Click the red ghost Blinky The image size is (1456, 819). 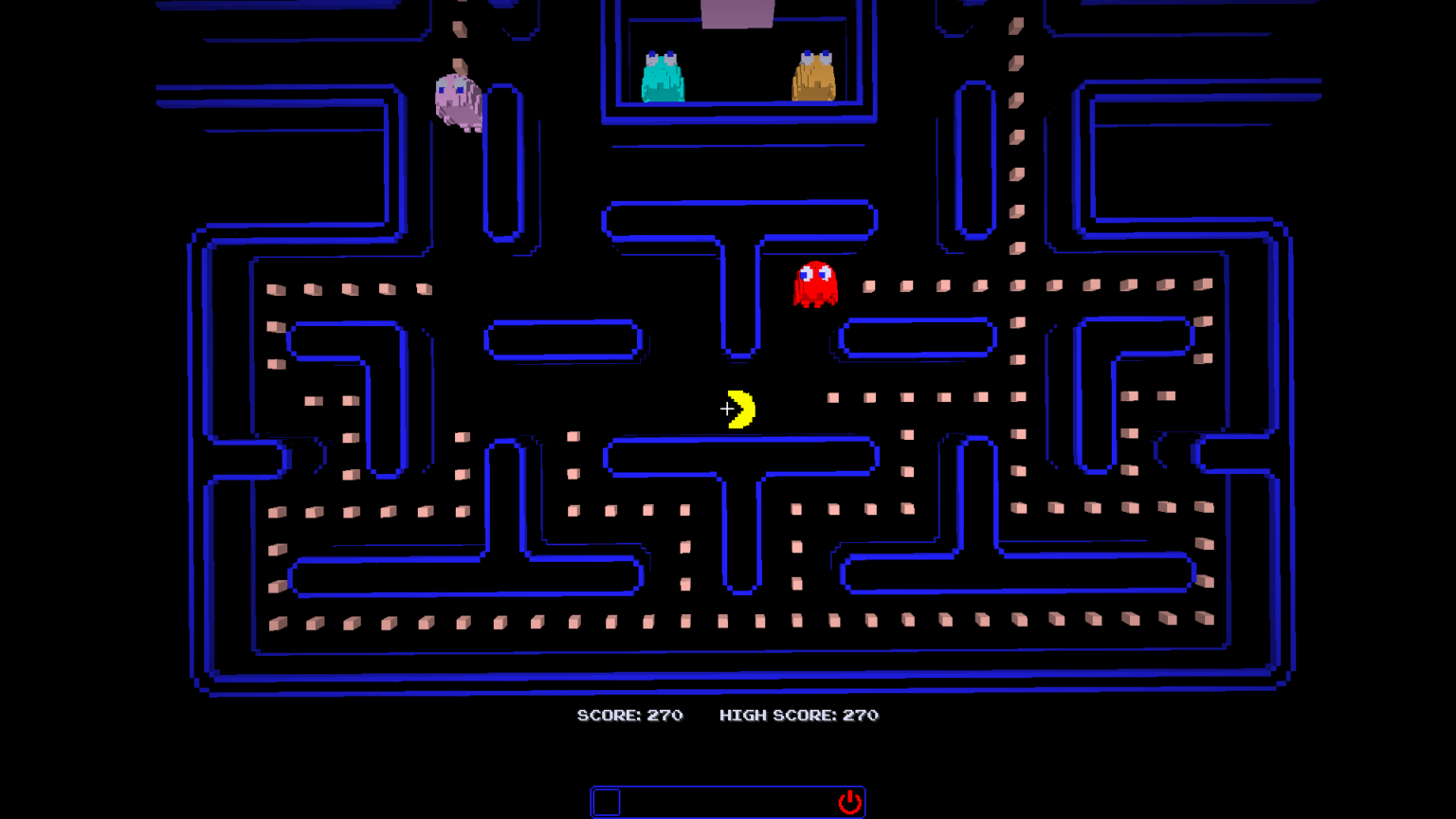tap(816, 284)
